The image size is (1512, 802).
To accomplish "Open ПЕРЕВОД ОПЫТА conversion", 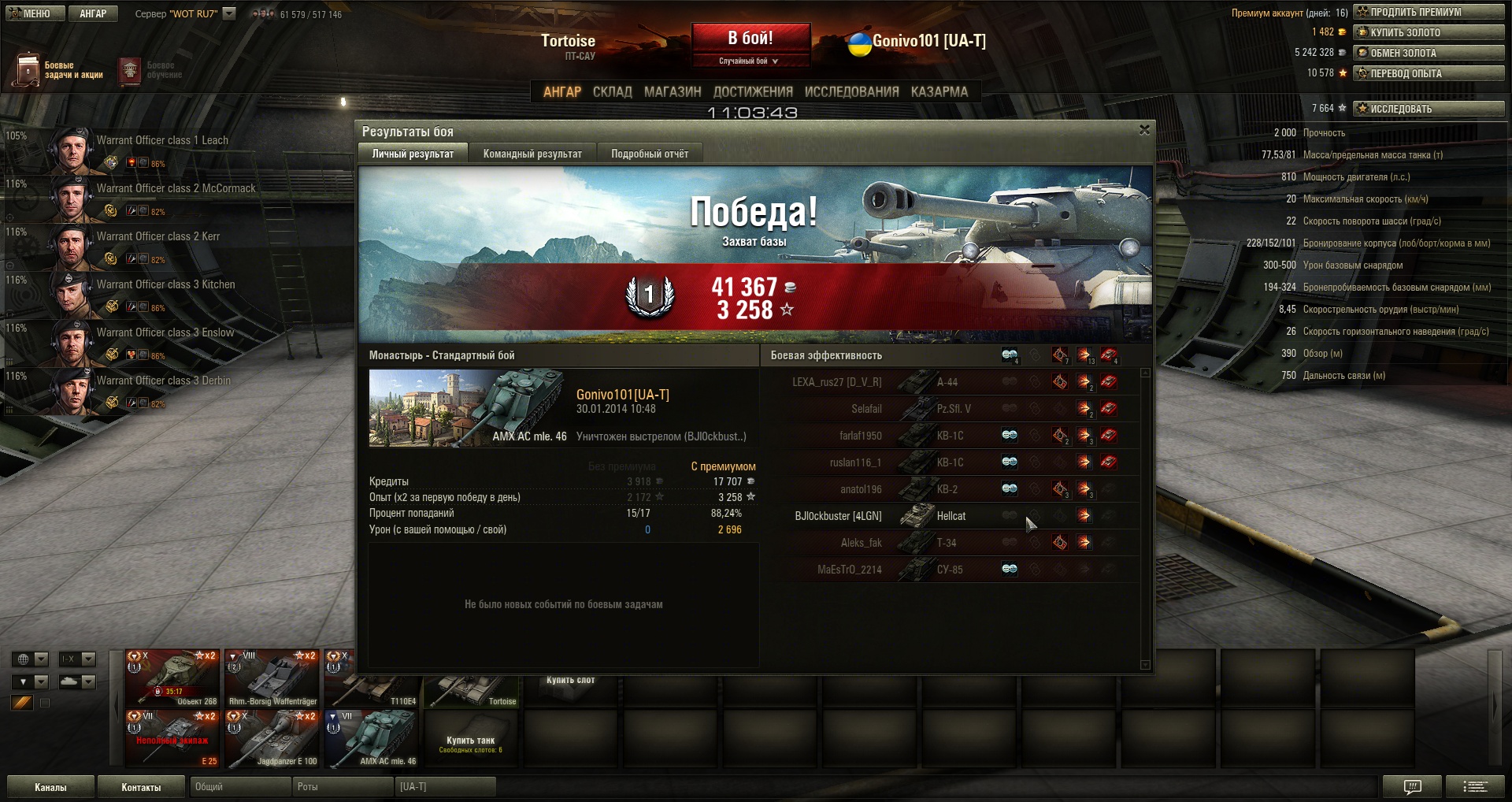I will [1429, 73].
